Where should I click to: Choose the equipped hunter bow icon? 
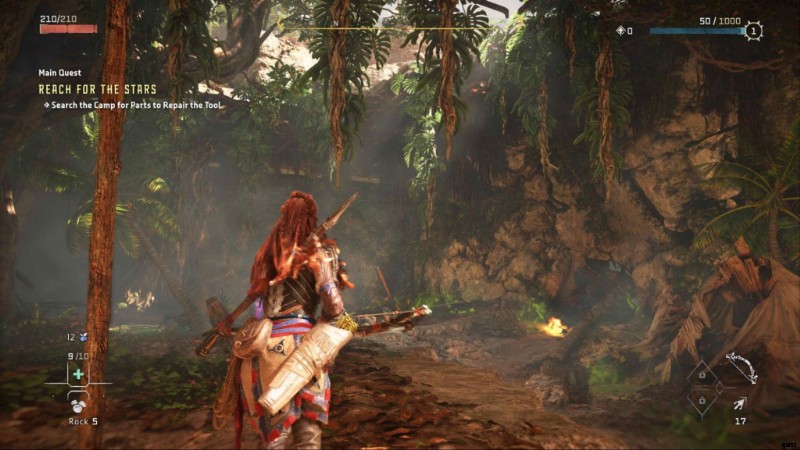[739, 368]
